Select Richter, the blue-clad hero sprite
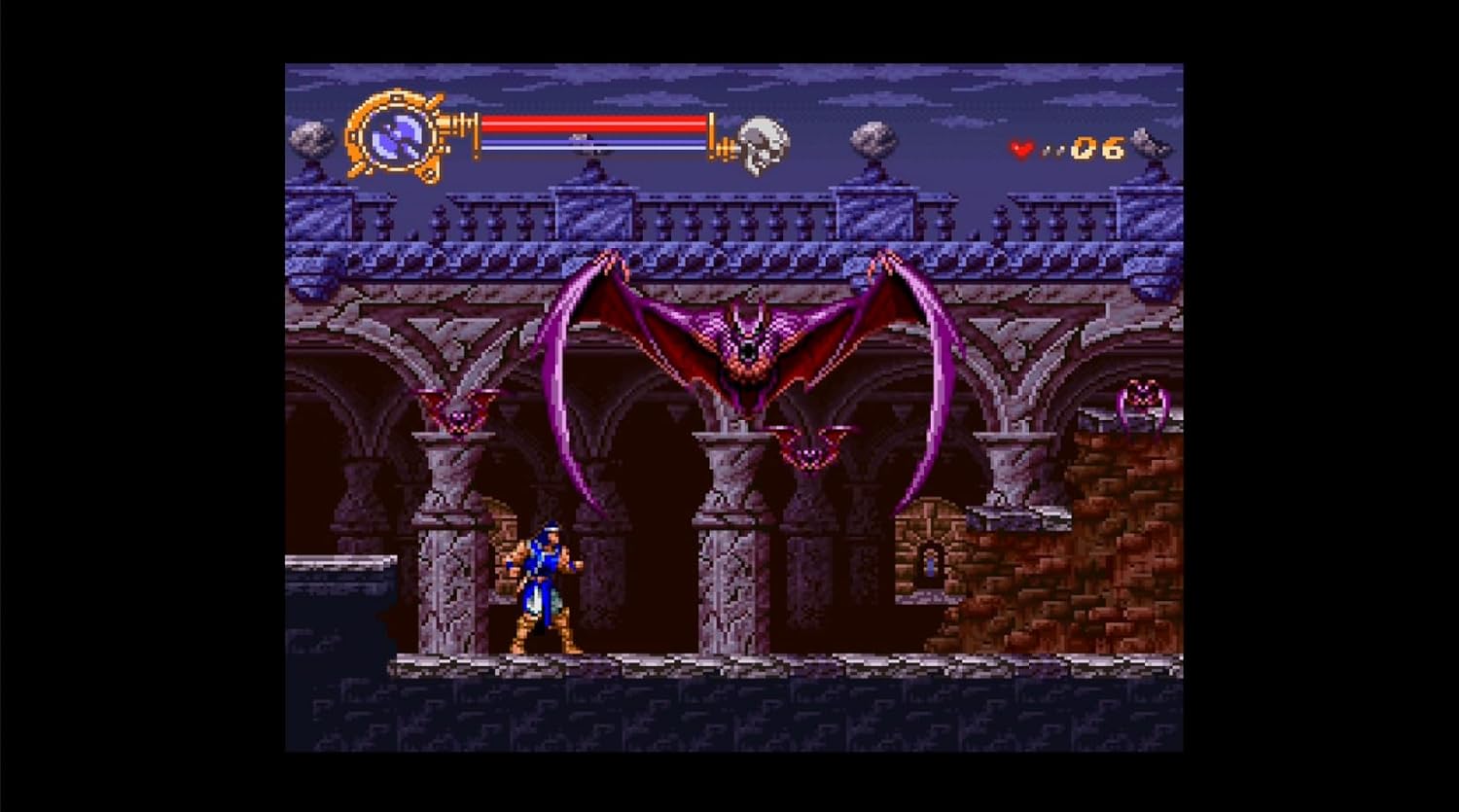This screenshot has height=812, width=1459. (545, 583)
